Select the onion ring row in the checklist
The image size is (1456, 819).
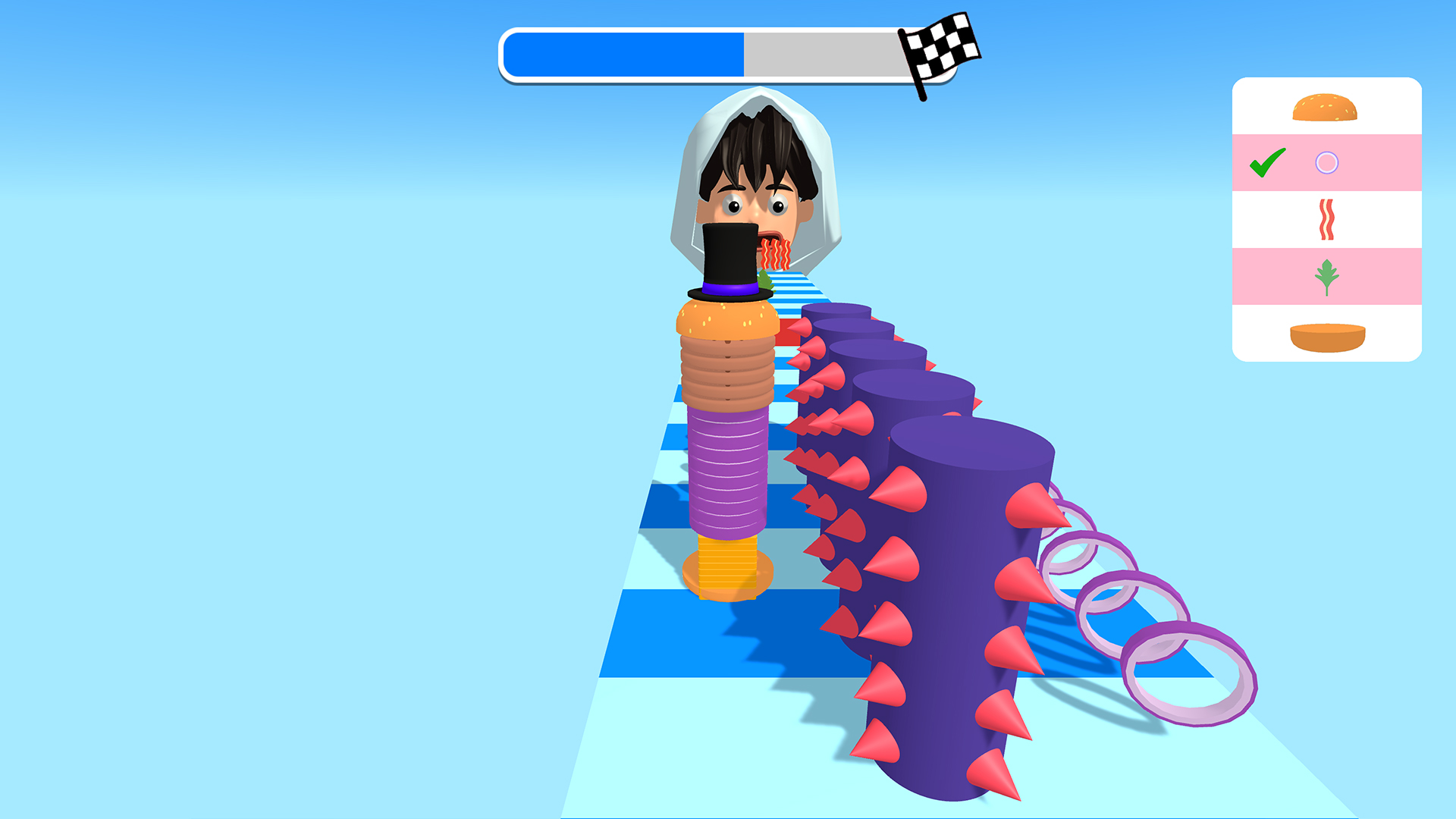1326,162
